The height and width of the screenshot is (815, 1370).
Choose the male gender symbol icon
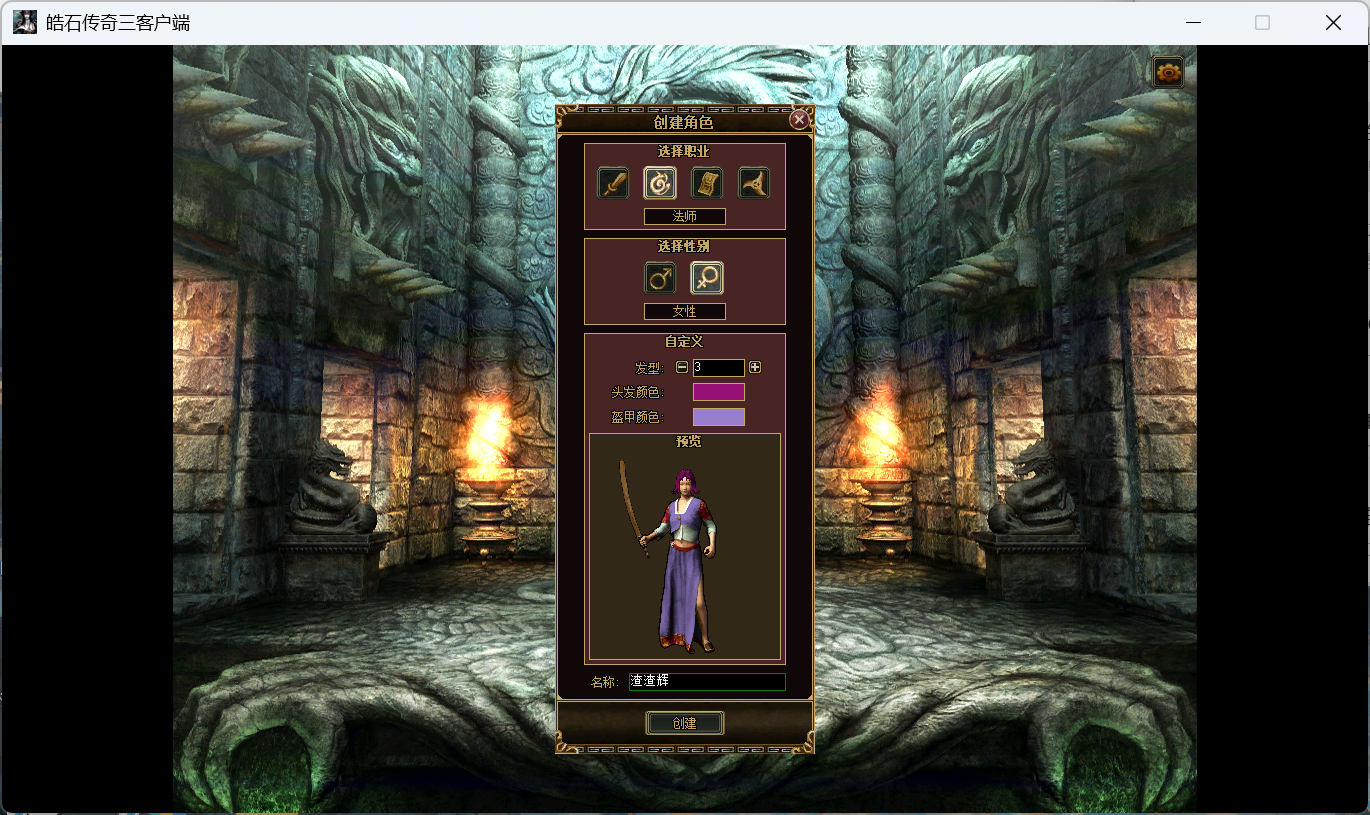660,278
